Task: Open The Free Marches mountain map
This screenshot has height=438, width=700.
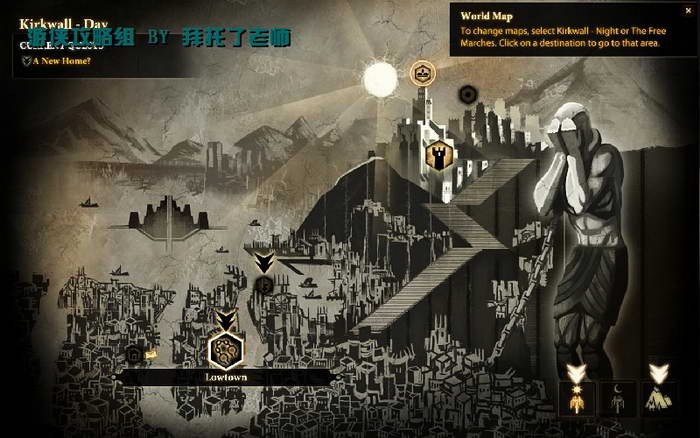Action: click(x=659, y=400)
